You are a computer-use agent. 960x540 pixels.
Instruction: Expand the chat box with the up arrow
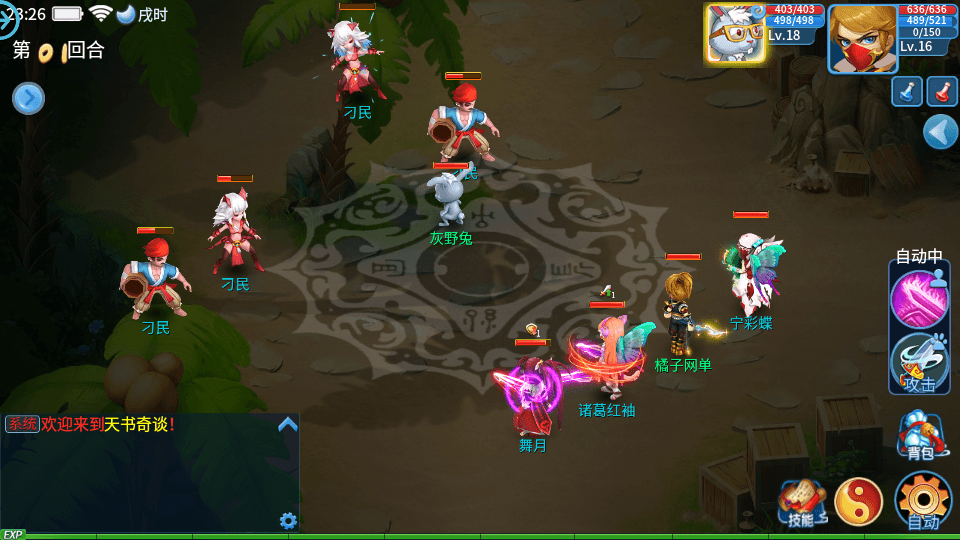coord(288,424)
